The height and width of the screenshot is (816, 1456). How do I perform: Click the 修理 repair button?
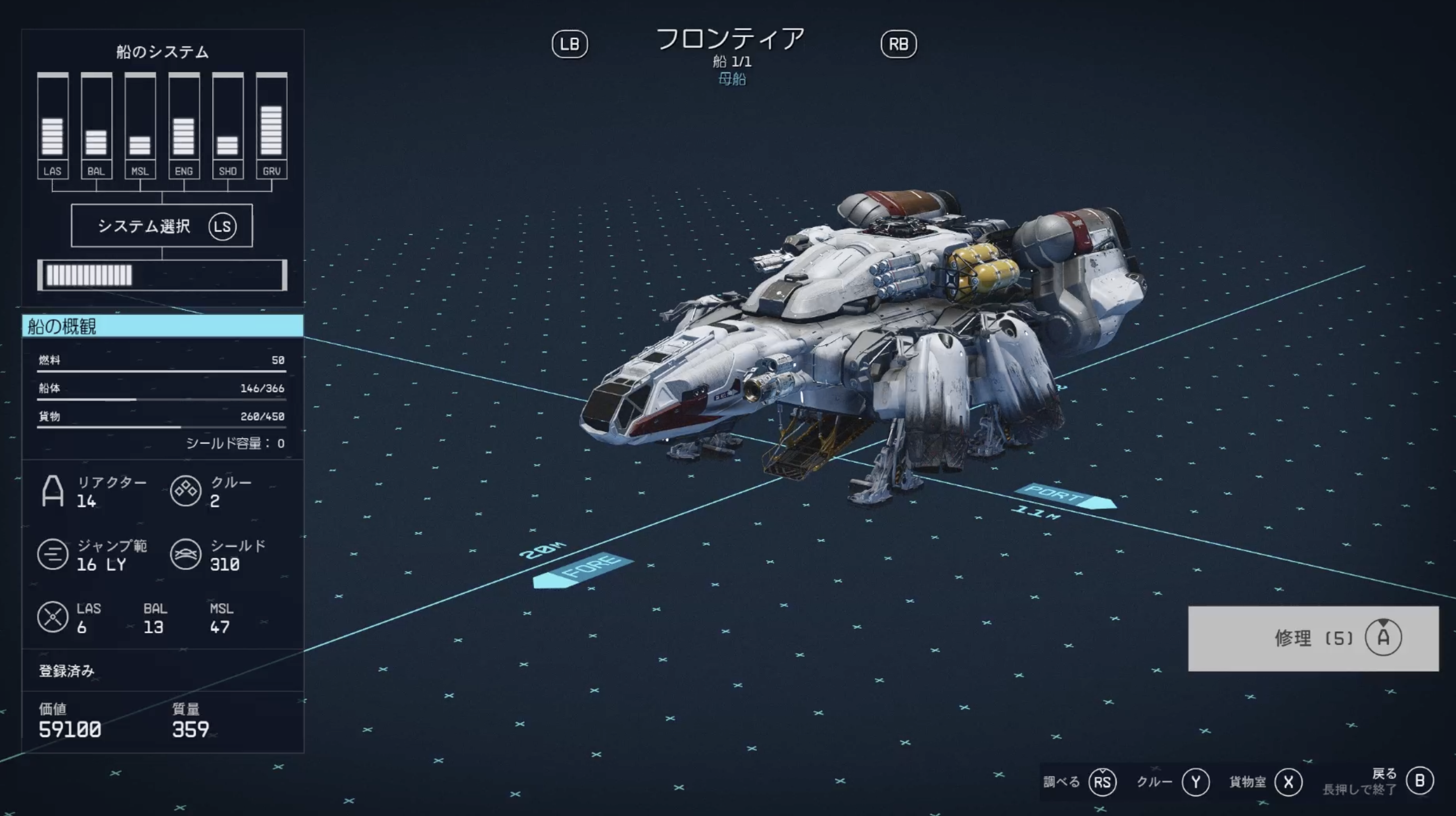[1312, 638]
